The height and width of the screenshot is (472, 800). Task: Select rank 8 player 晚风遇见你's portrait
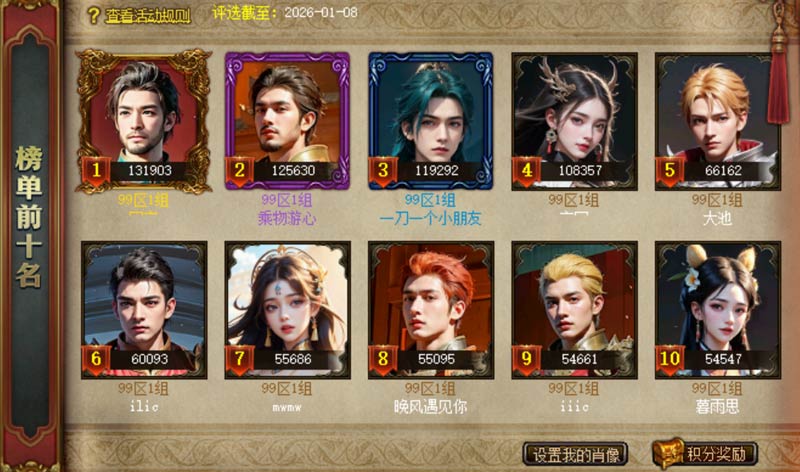tap(431, 307)
